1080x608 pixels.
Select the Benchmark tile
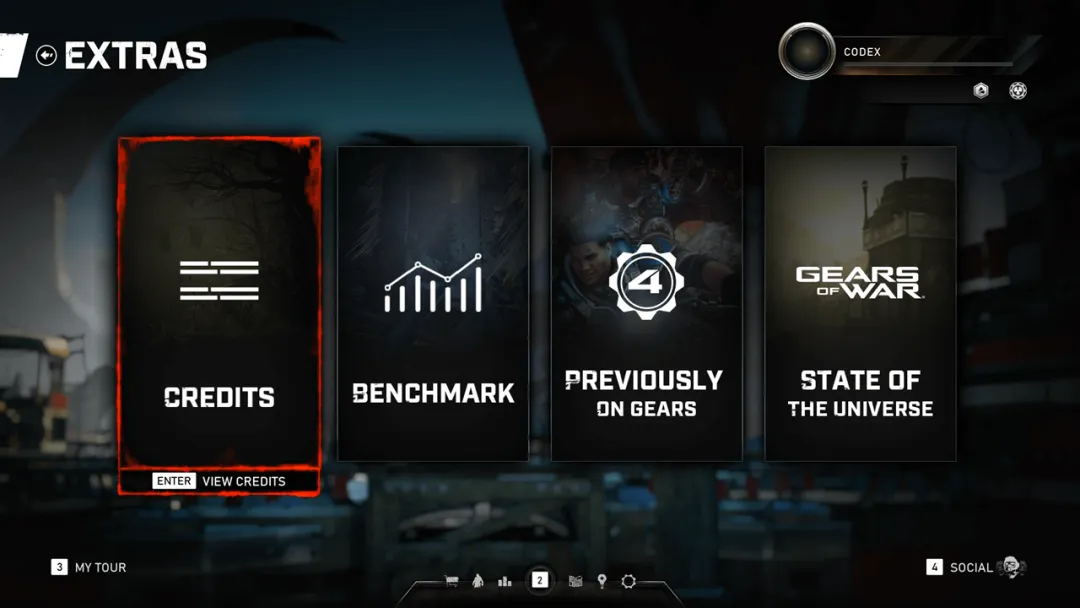click(433, 304)
